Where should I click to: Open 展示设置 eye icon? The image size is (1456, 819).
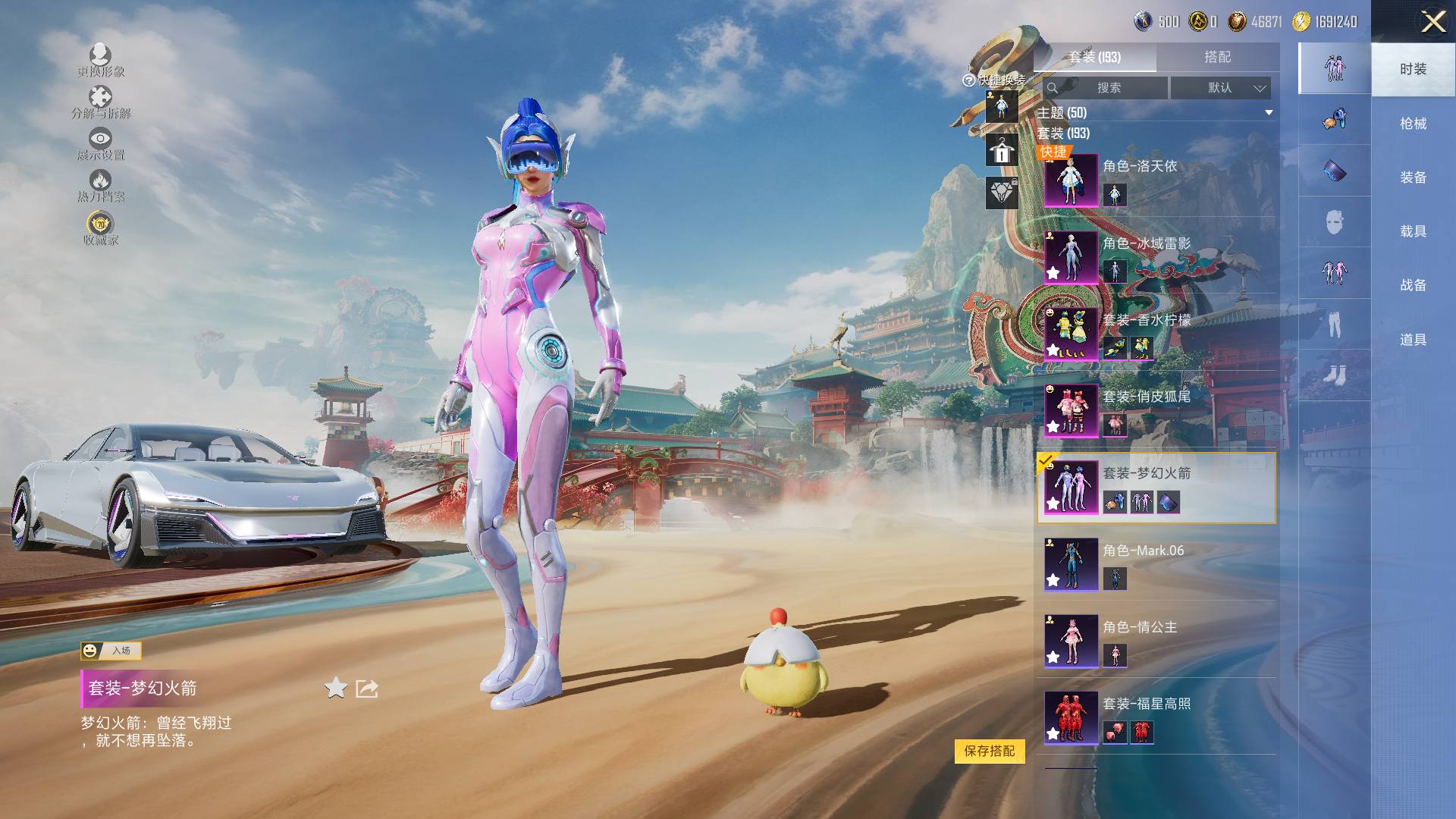[x=100, y=143]
